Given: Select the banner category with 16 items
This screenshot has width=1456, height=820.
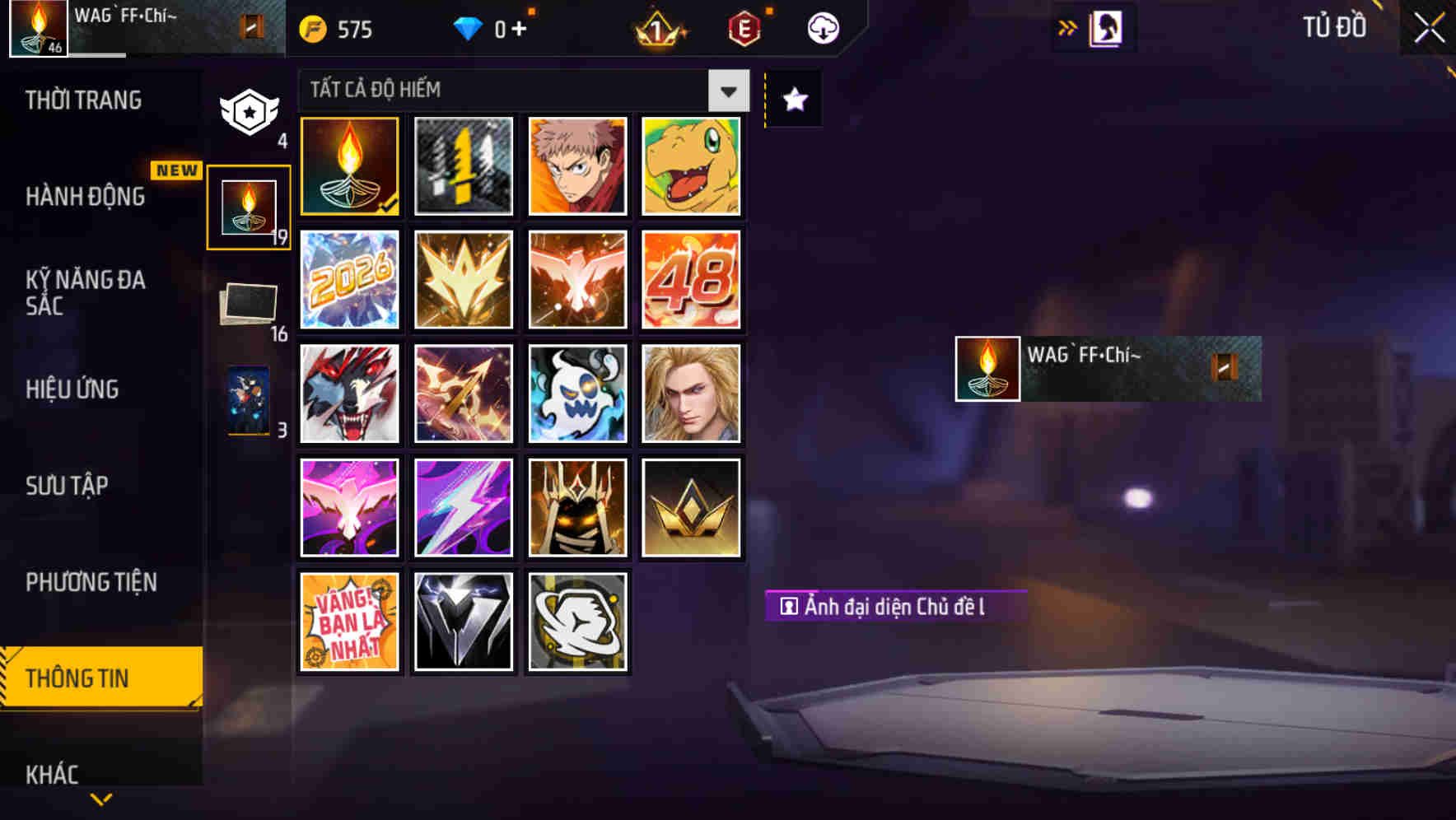Looking at the screenshot, I should pos(246,303).
